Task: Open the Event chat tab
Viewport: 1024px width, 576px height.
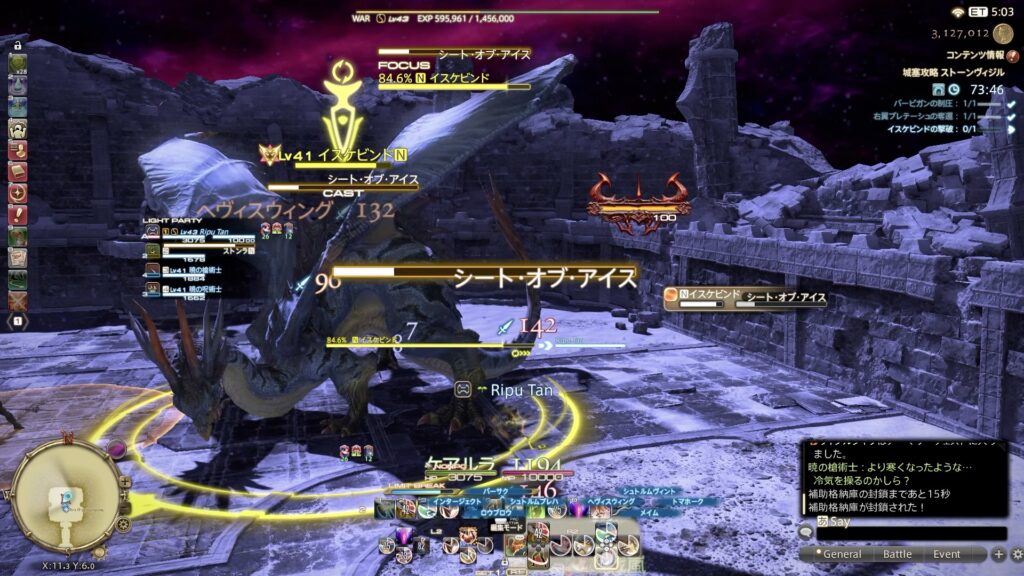Action: pos(946,554)
